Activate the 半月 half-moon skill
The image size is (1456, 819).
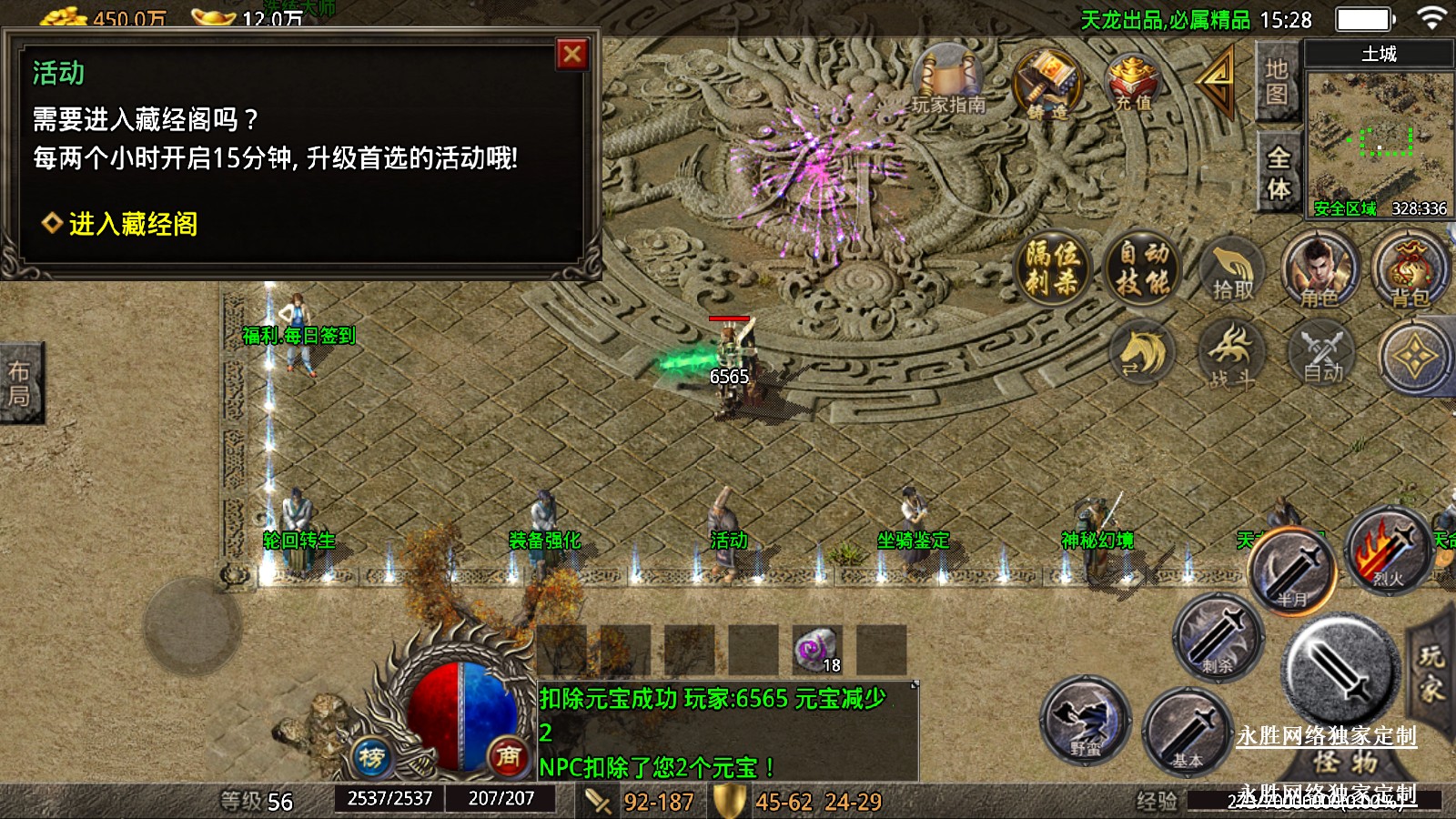click(x=1290, y=571)
